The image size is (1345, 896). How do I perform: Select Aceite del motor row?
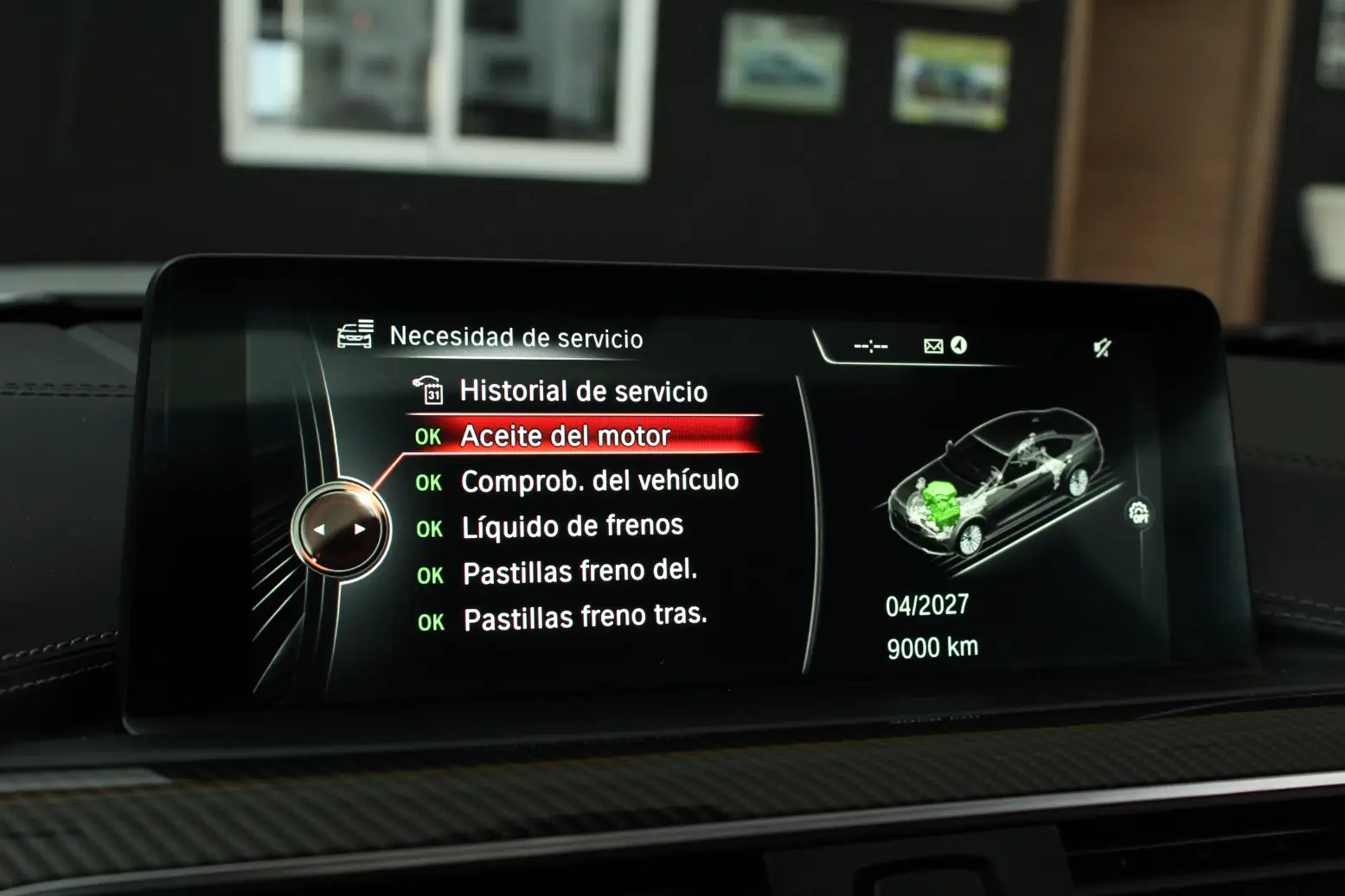click(x=566, y=436)
